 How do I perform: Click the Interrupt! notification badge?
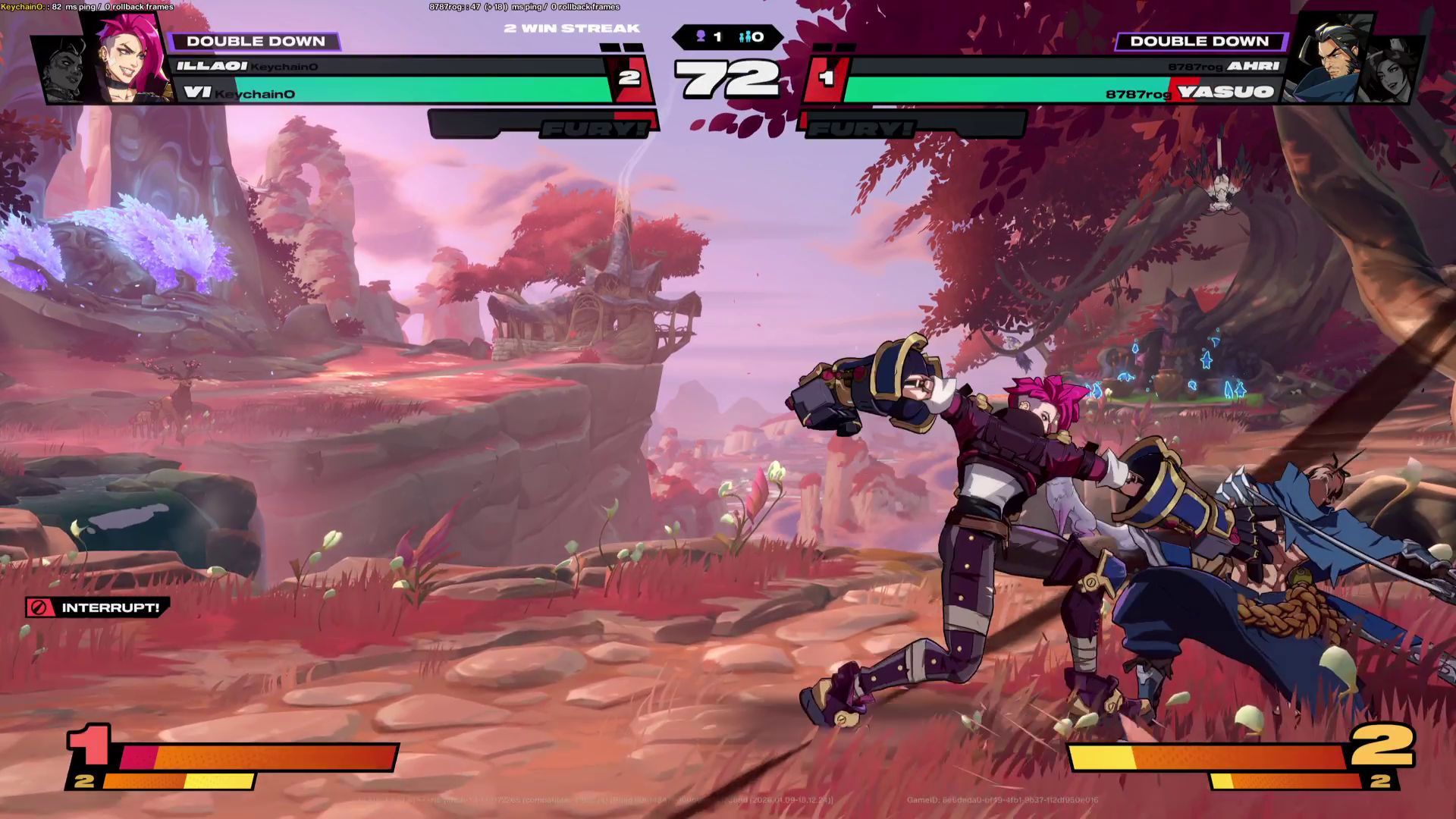click(x=97, y=607)
